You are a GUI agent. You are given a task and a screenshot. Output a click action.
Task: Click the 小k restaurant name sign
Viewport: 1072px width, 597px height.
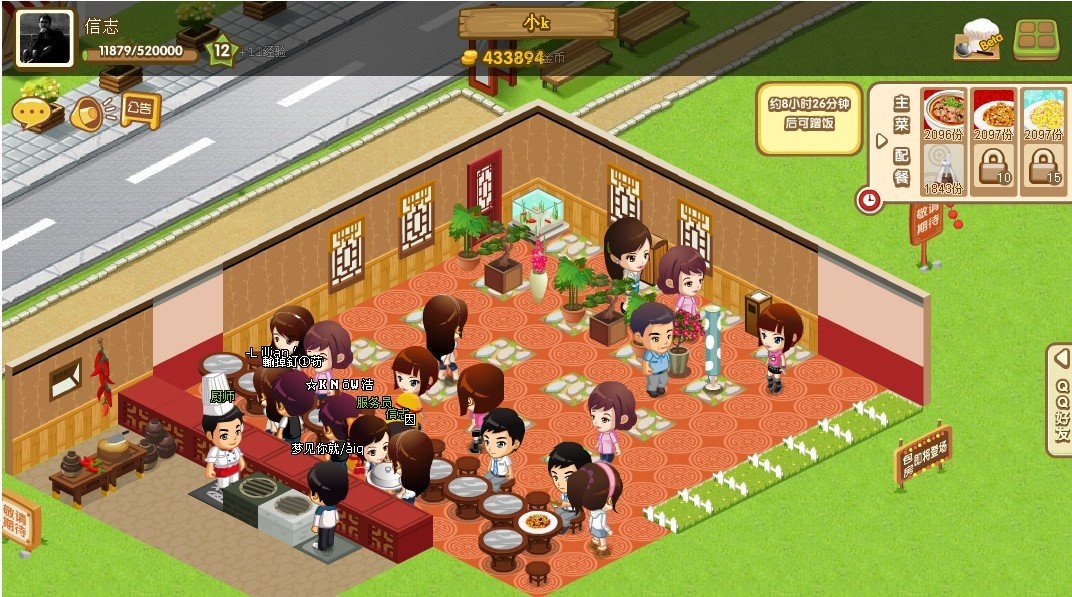pos(538,22)
